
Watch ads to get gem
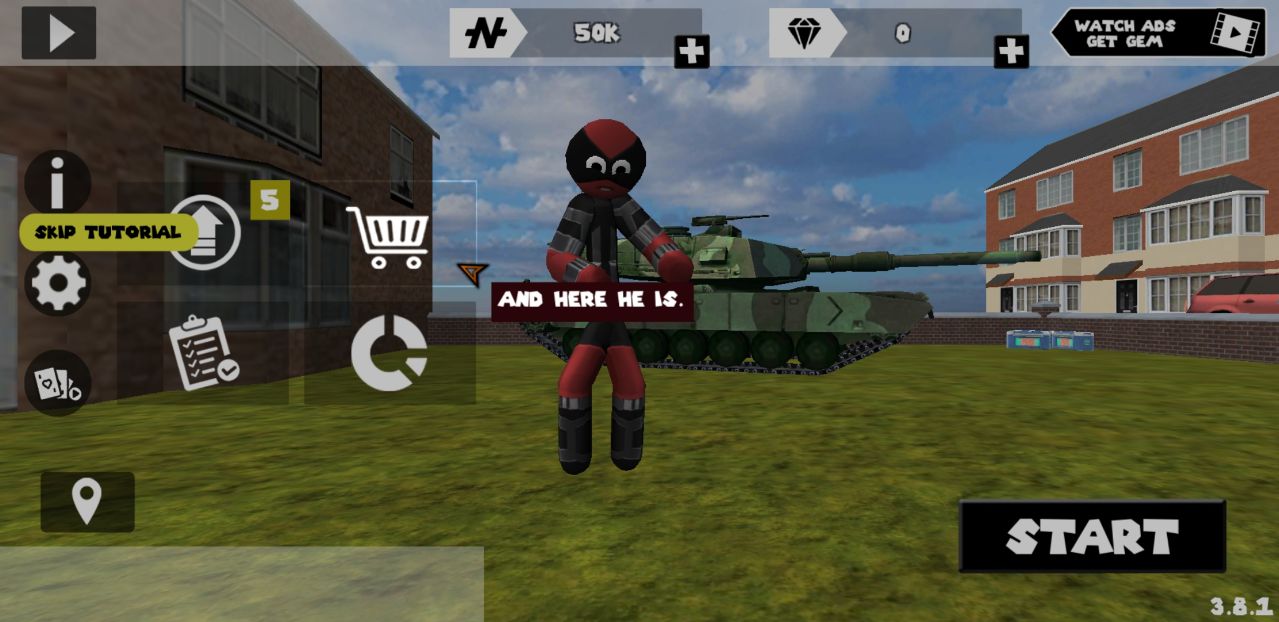(1158, 33)
